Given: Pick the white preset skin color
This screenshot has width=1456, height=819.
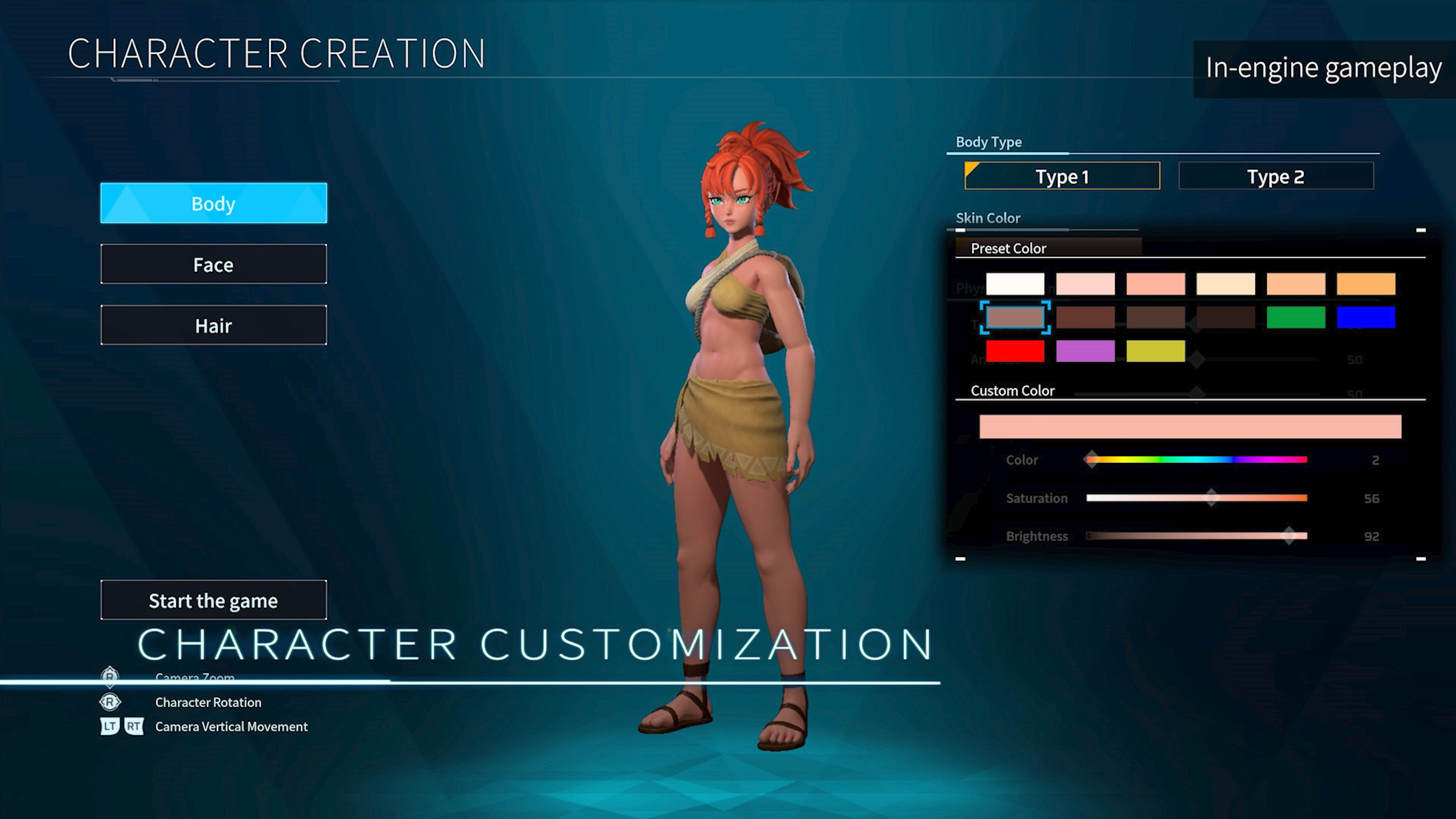Looking at the screenshot, I should [1015, 284].
